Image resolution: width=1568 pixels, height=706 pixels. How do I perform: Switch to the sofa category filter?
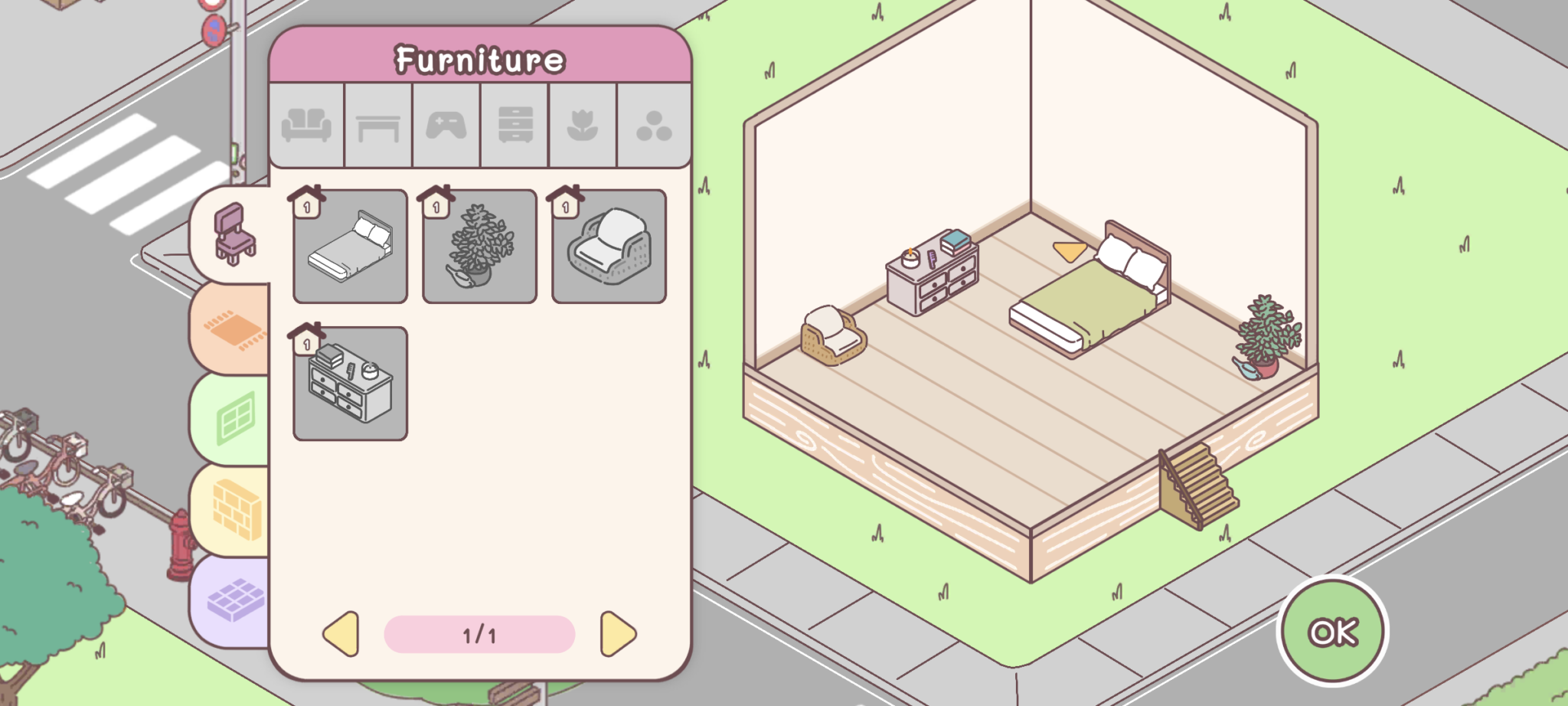(x=306, y=125)
